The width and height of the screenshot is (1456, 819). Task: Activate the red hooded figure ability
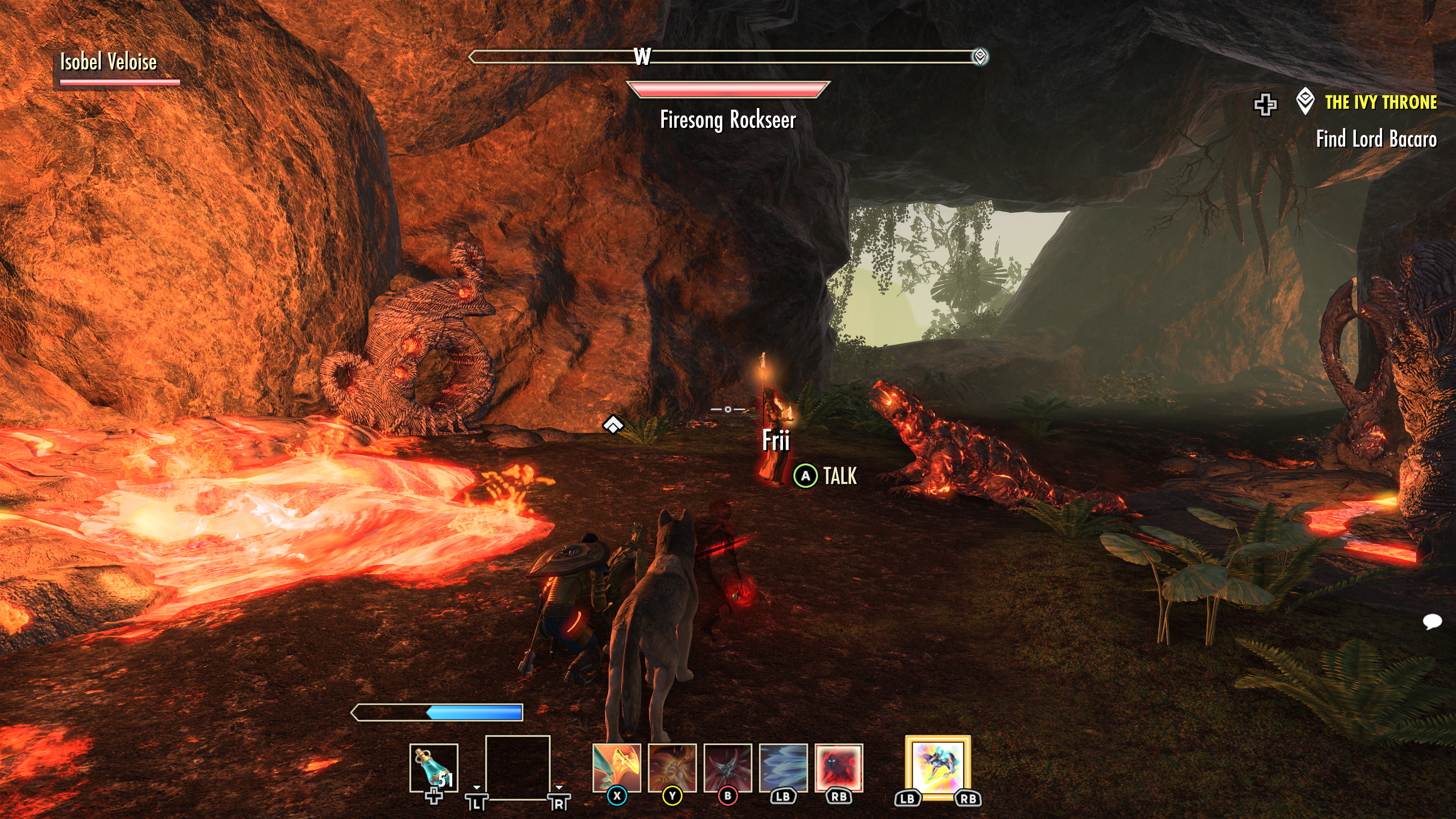tap(839, 767)
